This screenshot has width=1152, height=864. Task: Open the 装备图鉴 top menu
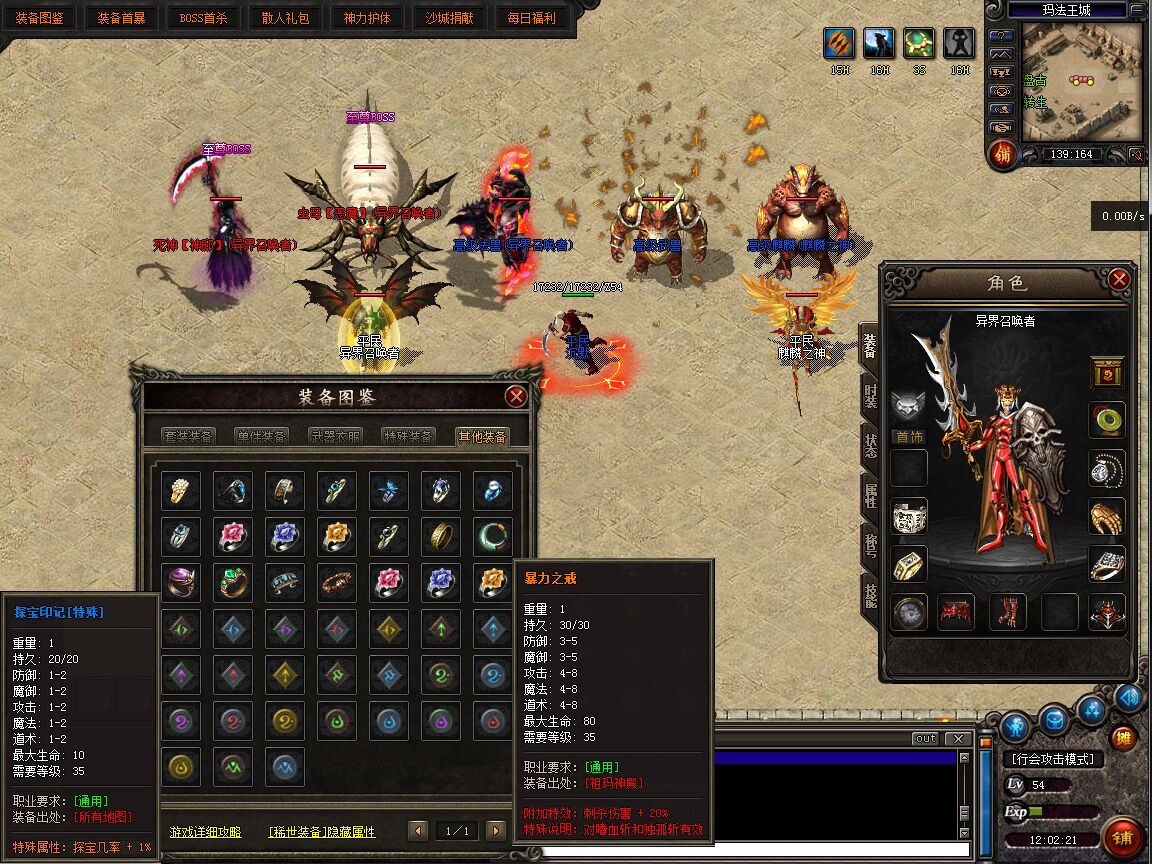(x=40, y=18)
